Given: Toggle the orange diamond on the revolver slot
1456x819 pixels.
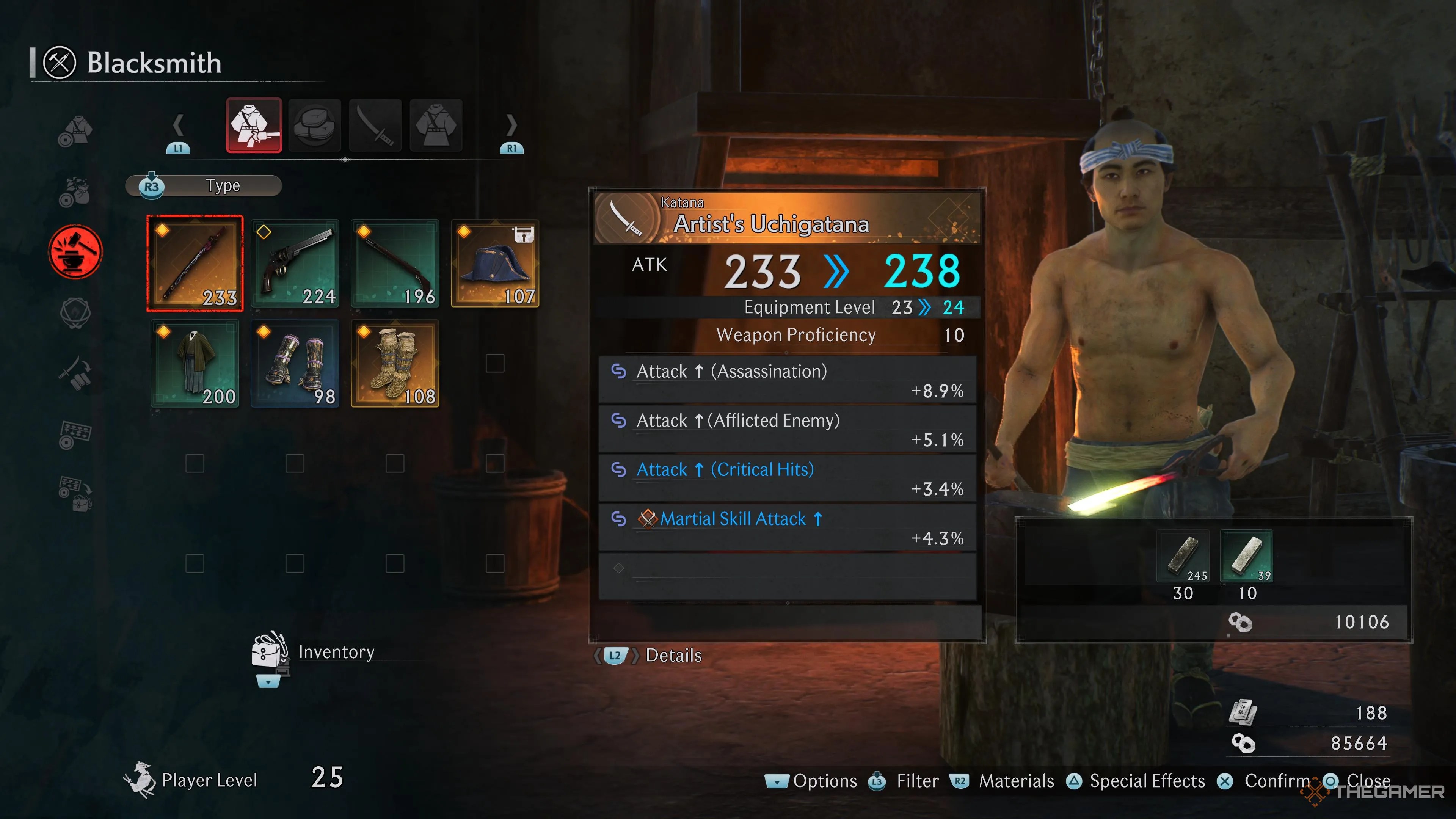Looking at the screenshot, I should pyautogui.click(x=265, y=232).
